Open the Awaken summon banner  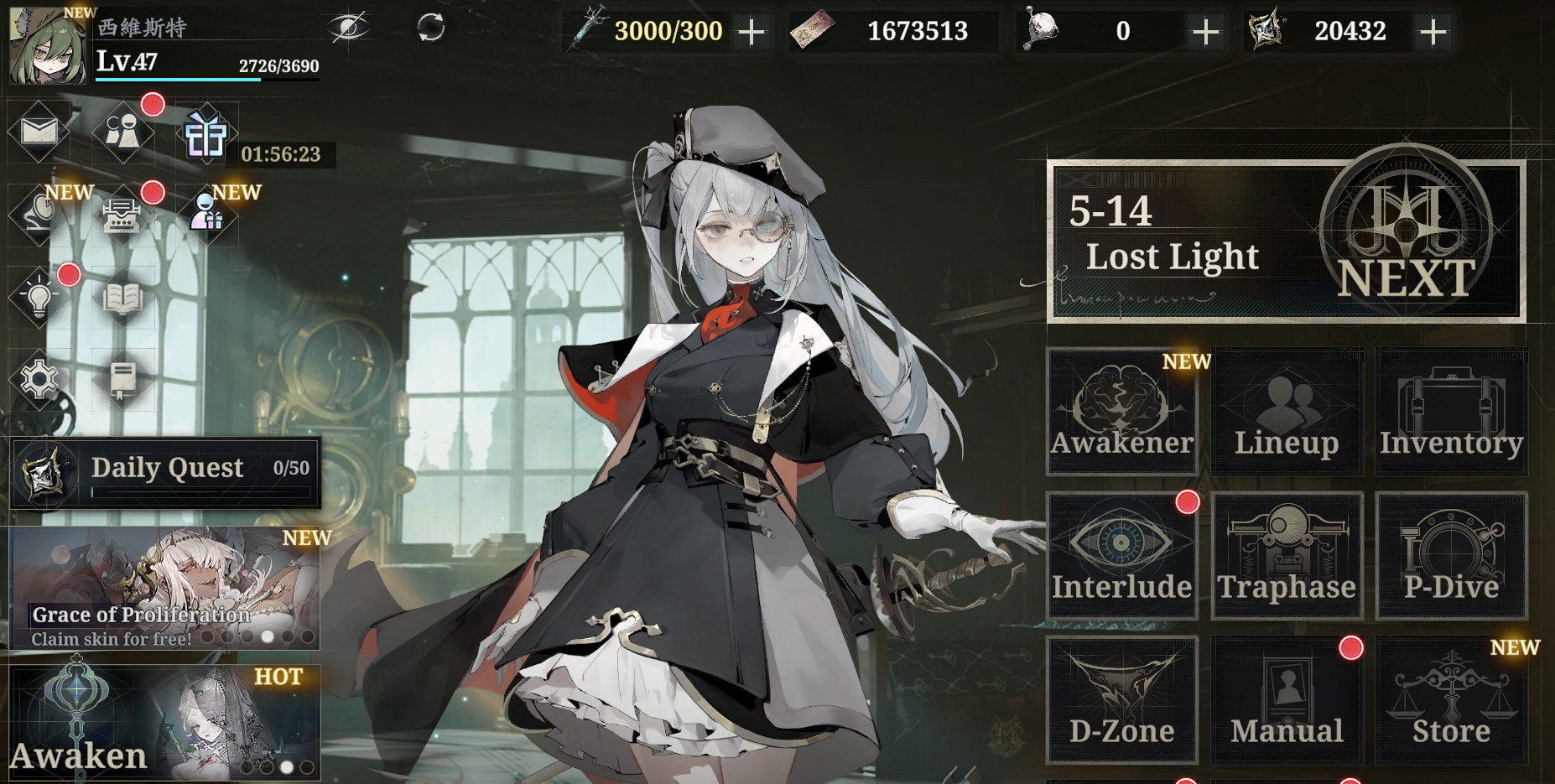166,723
